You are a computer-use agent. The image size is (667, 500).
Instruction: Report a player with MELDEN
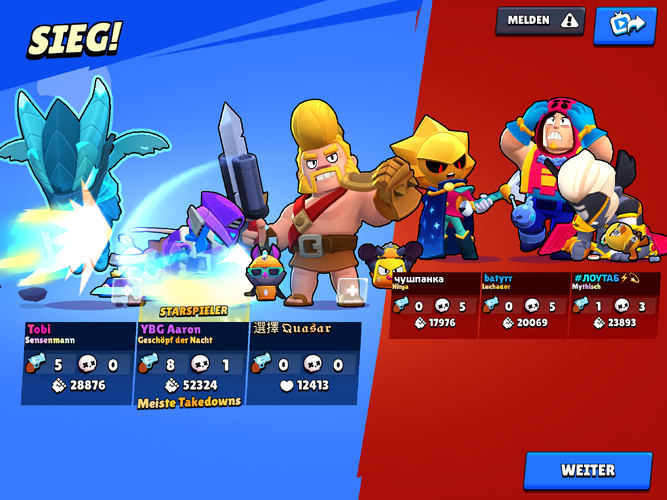540,20
